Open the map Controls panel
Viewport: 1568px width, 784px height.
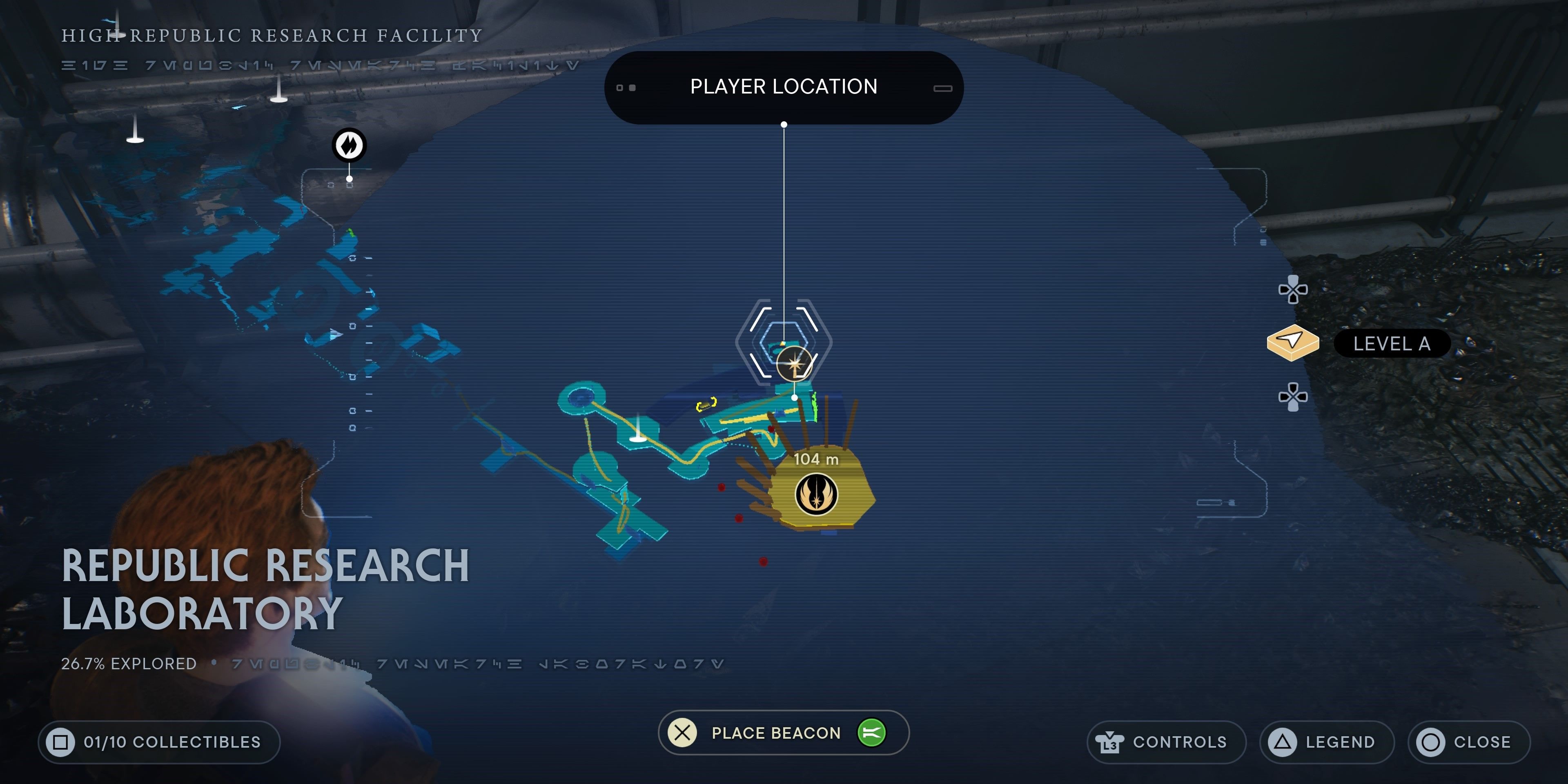coord(1166,742)
